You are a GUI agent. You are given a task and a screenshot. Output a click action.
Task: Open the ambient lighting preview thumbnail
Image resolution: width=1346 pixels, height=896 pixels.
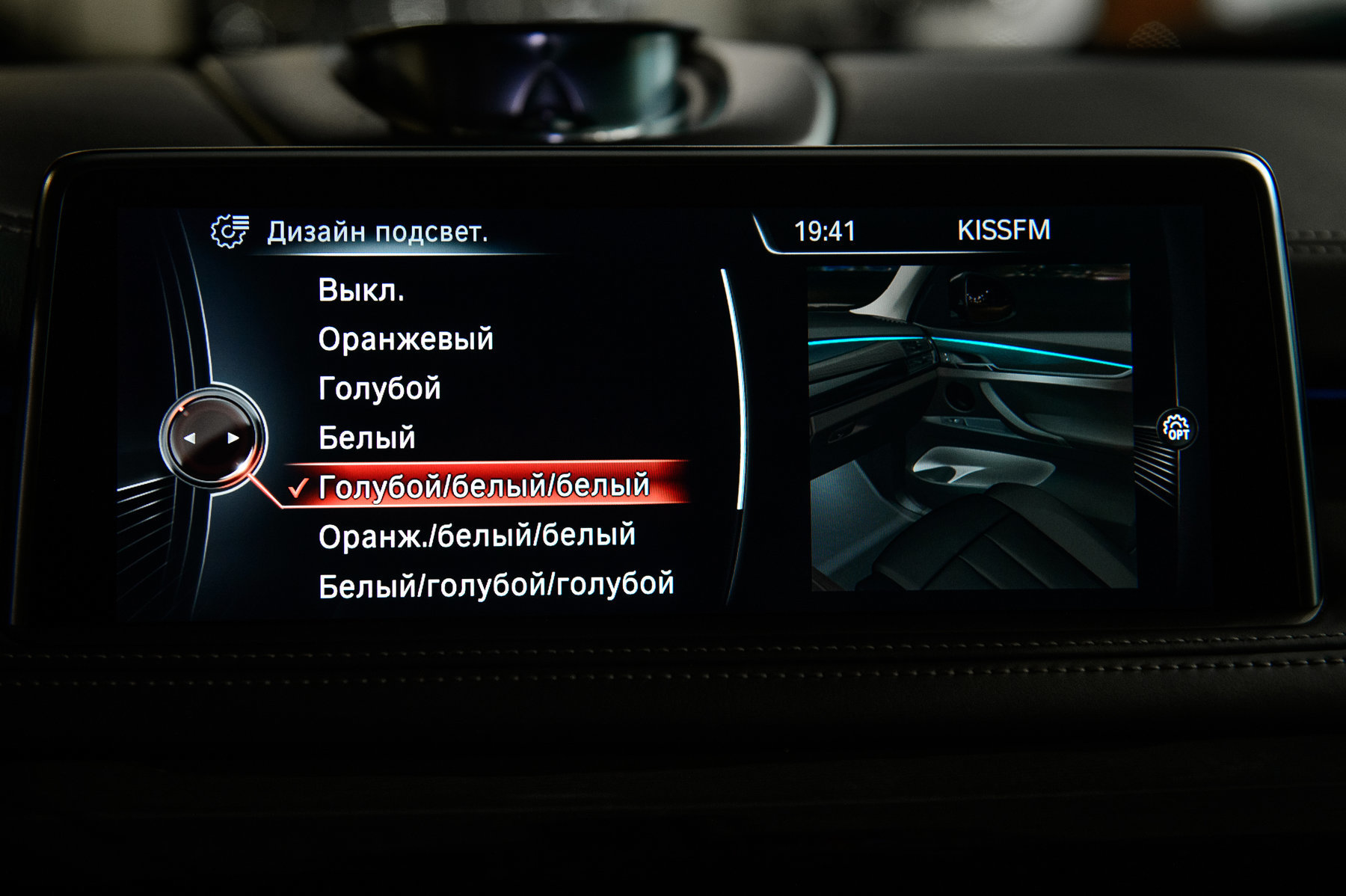click(x=971, y=427)
